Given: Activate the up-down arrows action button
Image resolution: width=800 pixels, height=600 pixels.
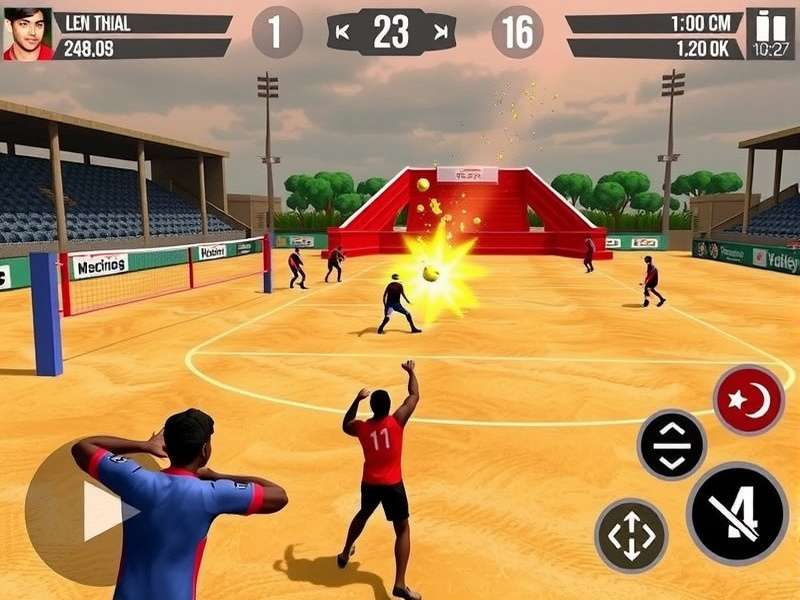Looking at the screenshot, I should pos(672,445).
